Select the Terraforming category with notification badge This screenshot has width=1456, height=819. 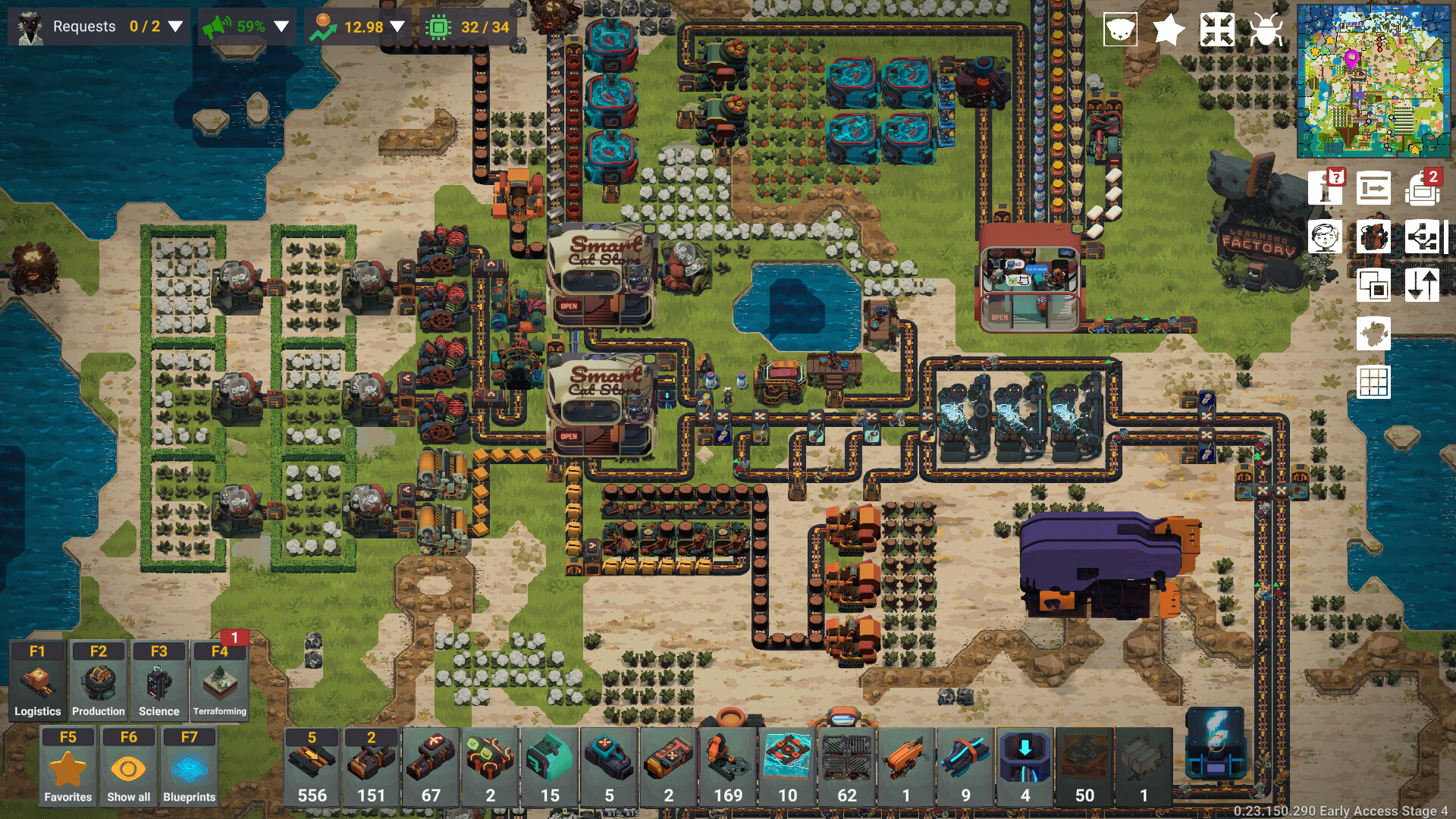click(x=220, y=681)
